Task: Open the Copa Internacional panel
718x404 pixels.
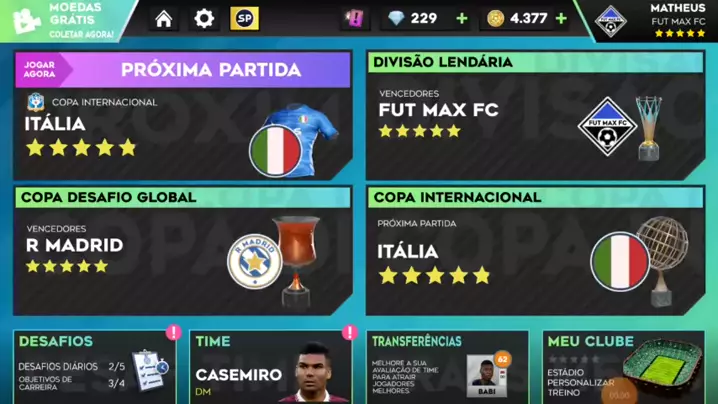Action: coord(533,250)
